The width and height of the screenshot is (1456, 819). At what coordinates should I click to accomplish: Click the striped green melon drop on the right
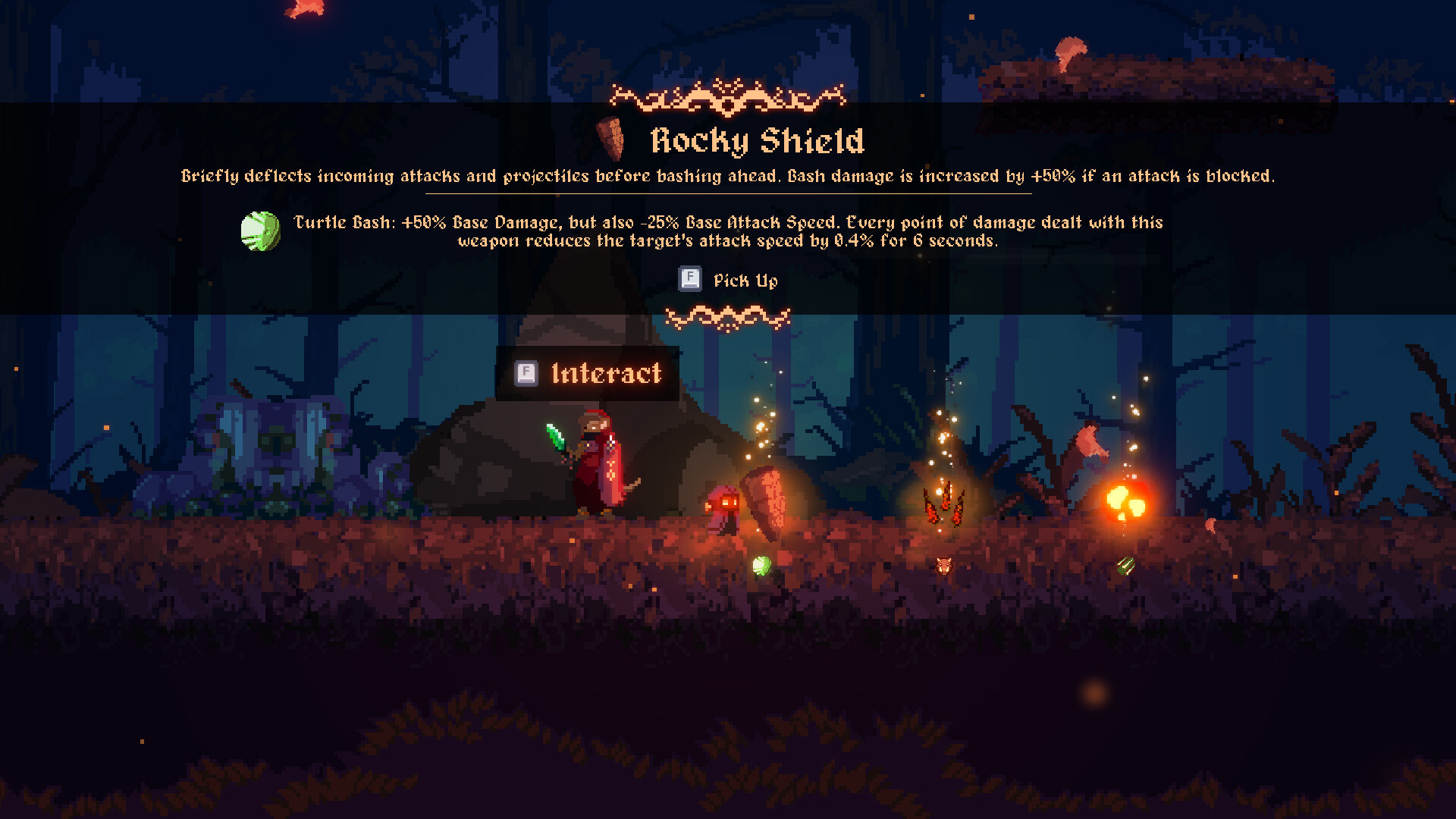coord(1125,564)
